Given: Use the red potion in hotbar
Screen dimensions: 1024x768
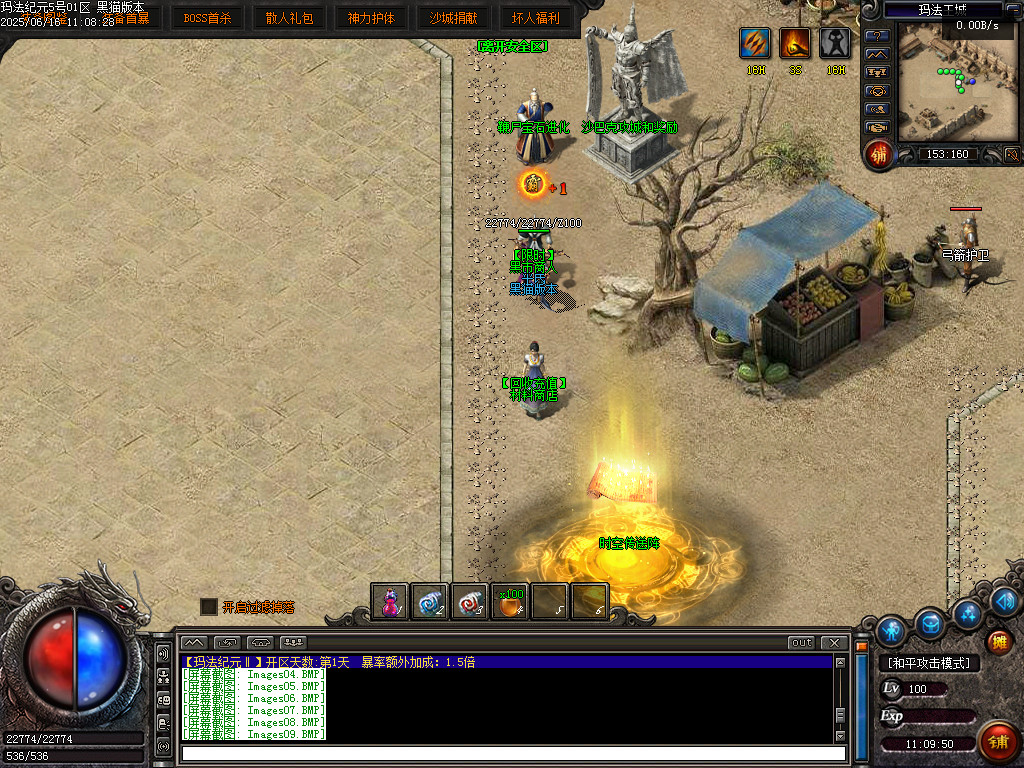Looking at the screenshot, I should pyautogui.click(x=390, y=602).
